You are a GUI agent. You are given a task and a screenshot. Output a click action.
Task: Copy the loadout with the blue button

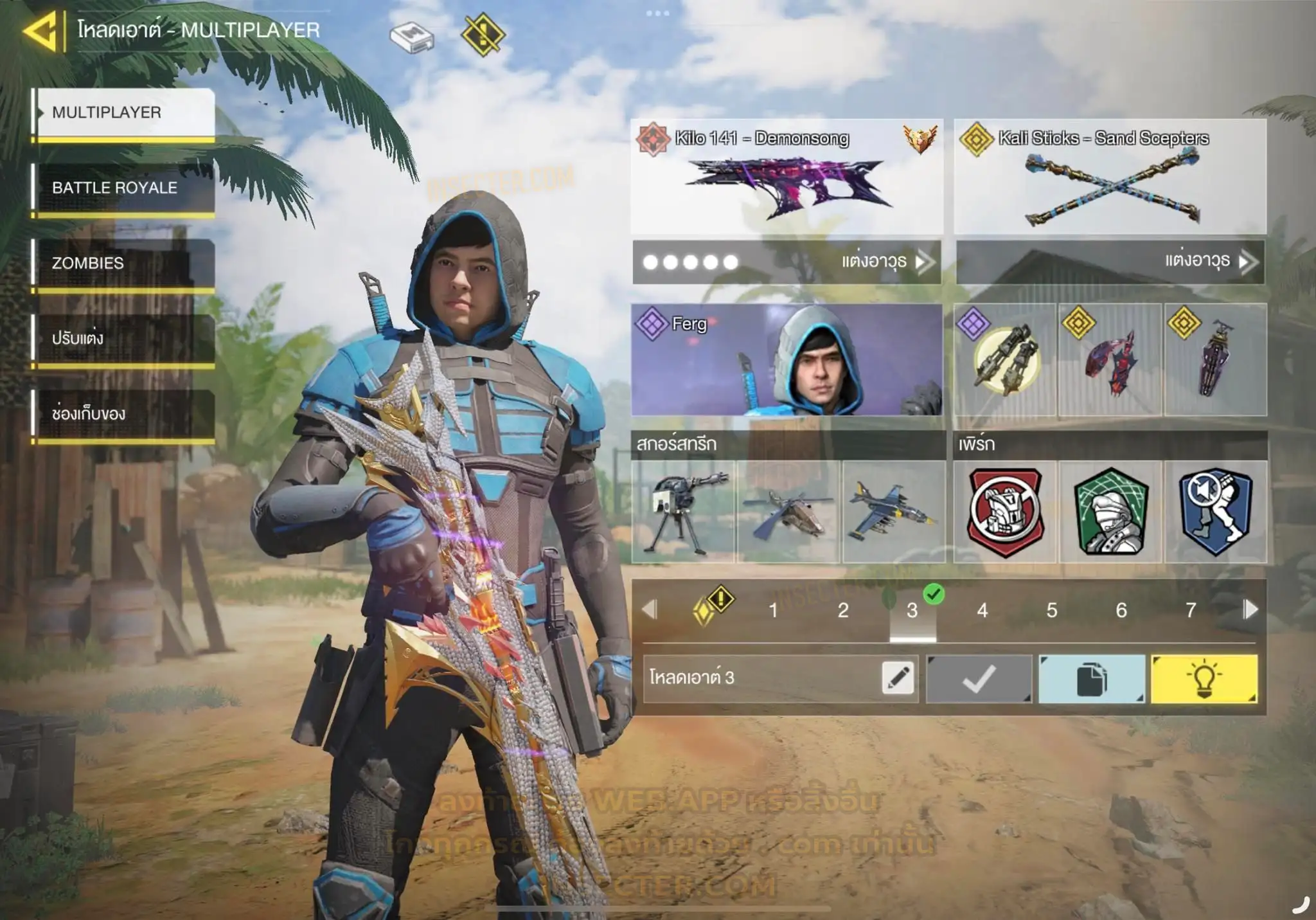coord(1092,679)
